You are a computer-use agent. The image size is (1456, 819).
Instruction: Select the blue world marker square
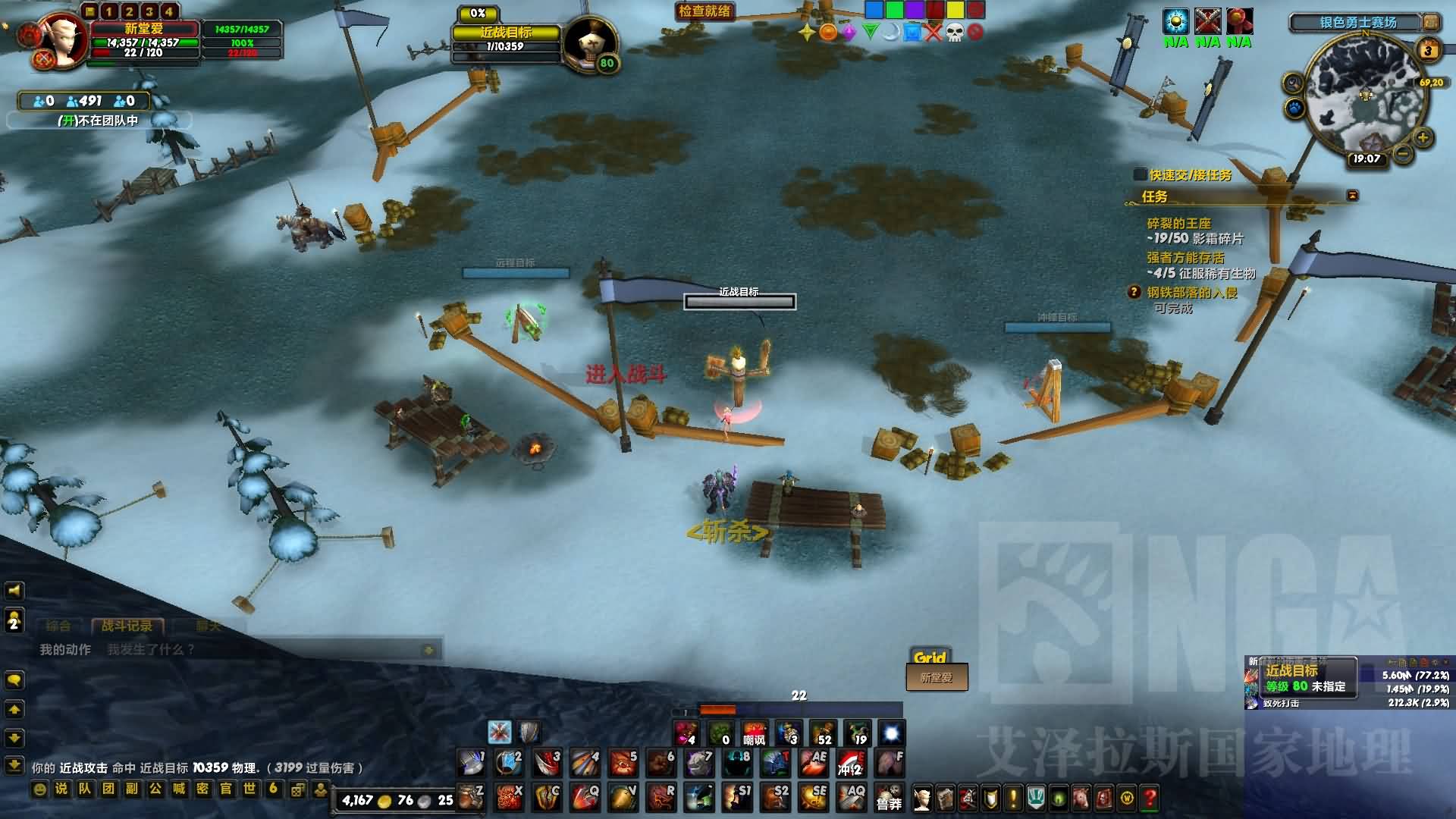tap(874, 10)
